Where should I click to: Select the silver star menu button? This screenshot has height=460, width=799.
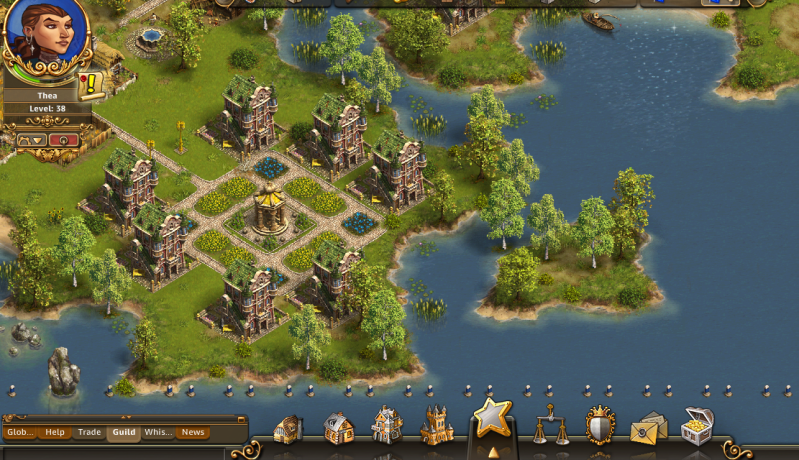pyautogui.click(x=492, y=418)
